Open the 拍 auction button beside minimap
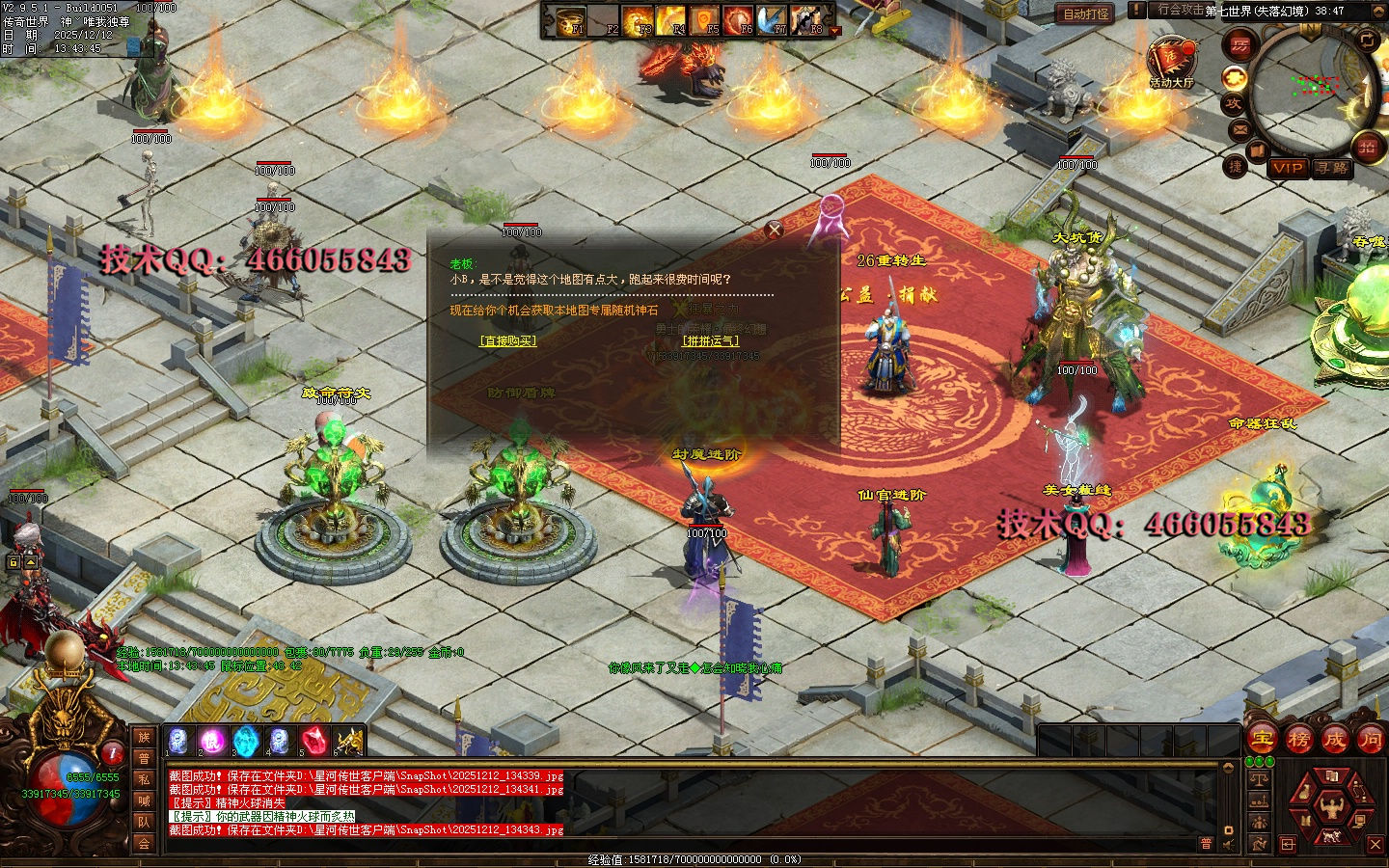This screenshot has height=868, width=1389. (x=1367, y=147)
